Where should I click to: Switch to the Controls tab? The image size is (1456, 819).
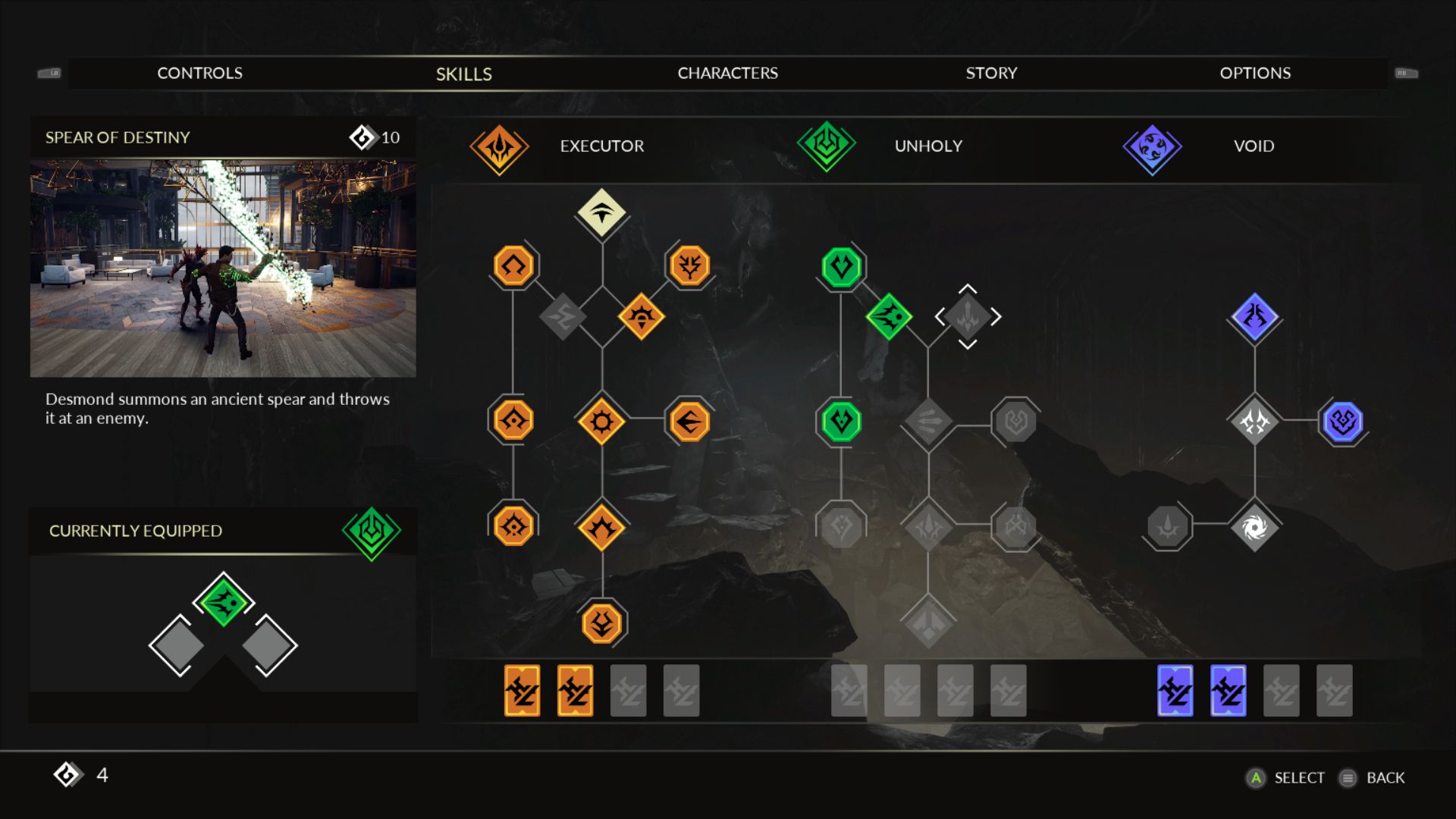199,73
